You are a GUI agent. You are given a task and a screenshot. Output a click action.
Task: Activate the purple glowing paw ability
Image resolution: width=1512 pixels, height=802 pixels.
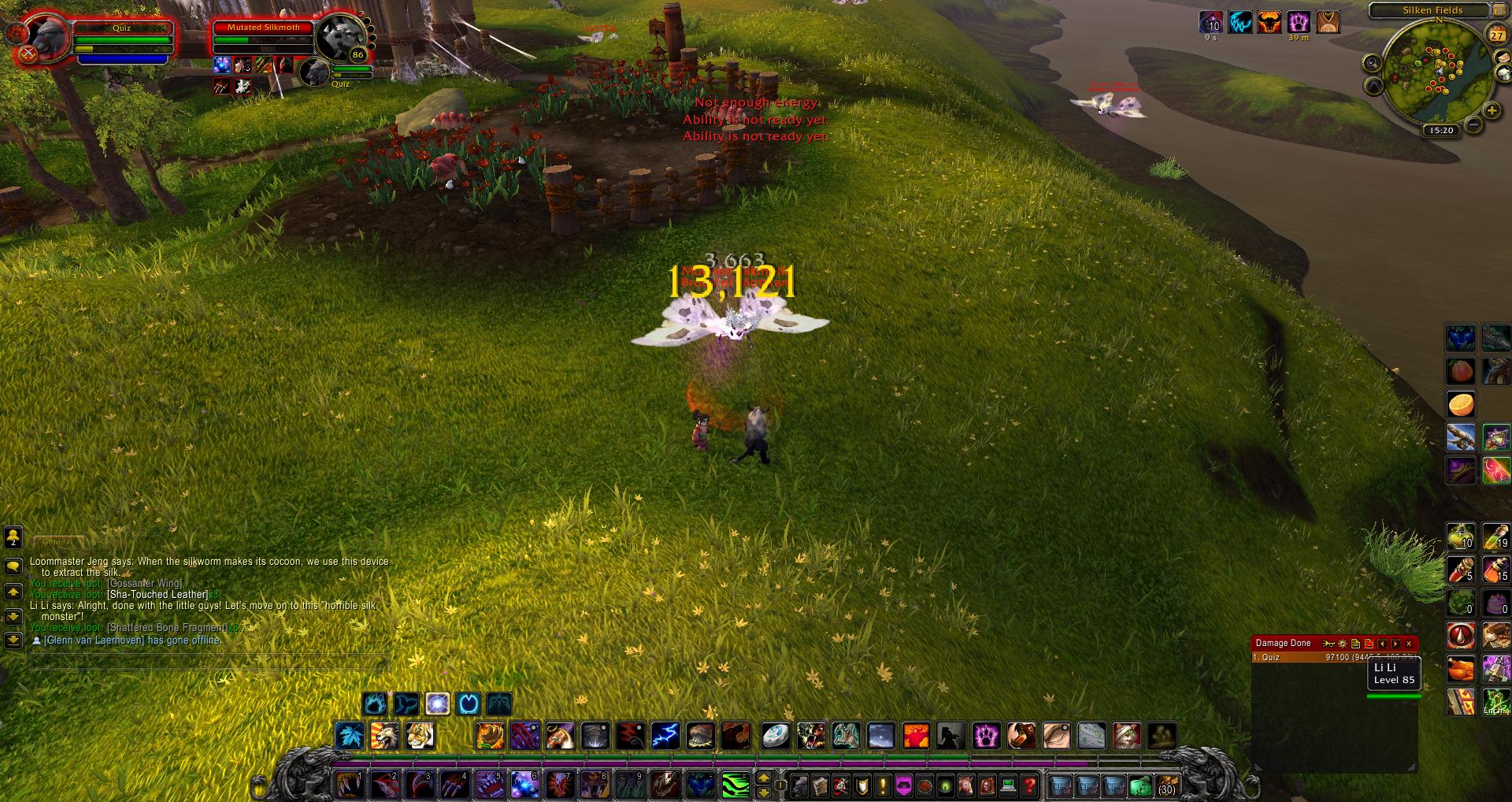point(986,736)
